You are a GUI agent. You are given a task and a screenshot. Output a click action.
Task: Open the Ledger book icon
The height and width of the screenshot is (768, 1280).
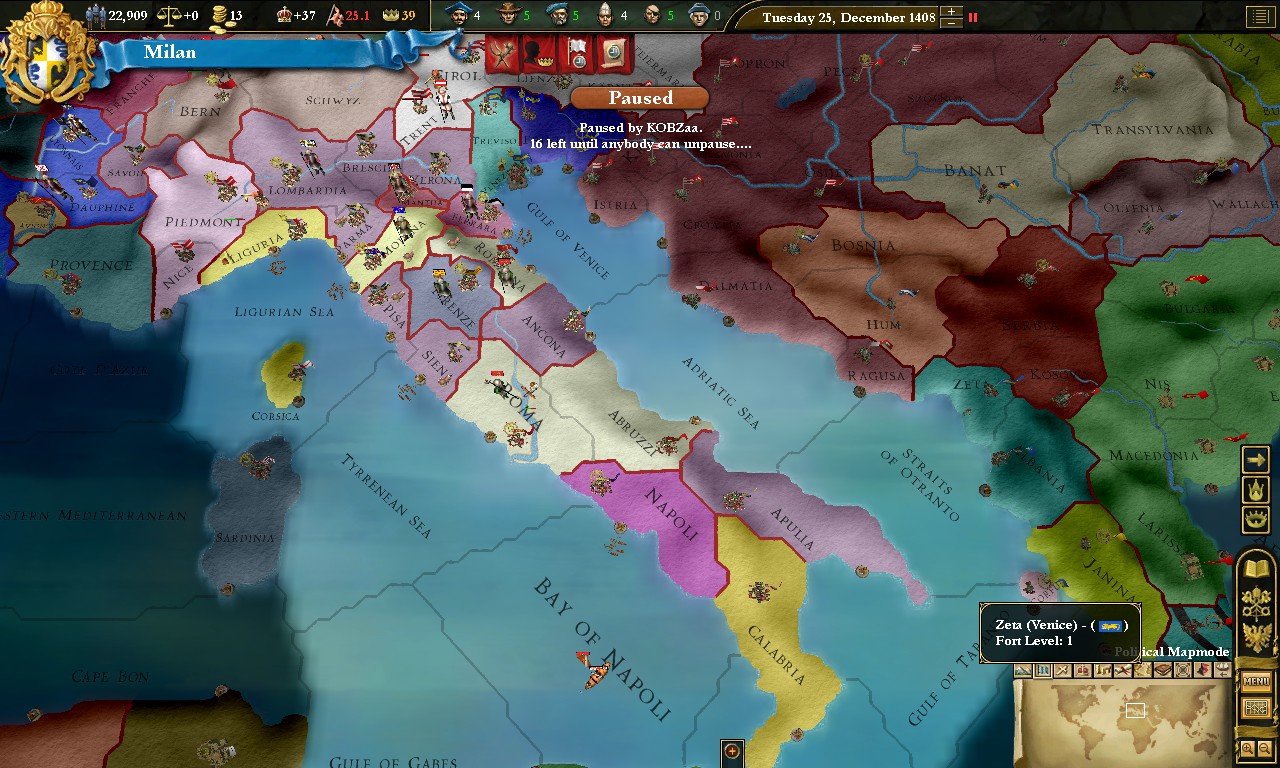1255,567
